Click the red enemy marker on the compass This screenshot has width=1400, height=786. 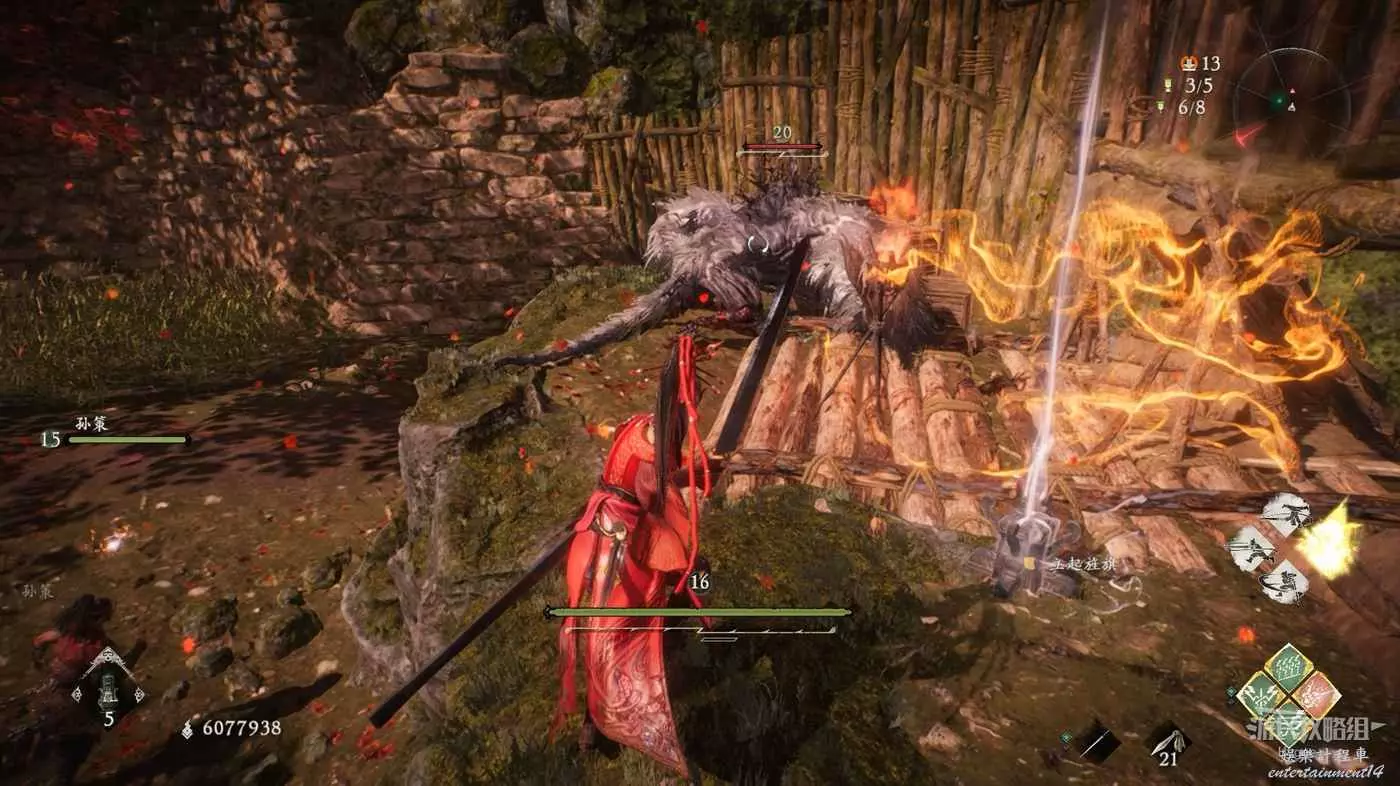coord(1250,133)
